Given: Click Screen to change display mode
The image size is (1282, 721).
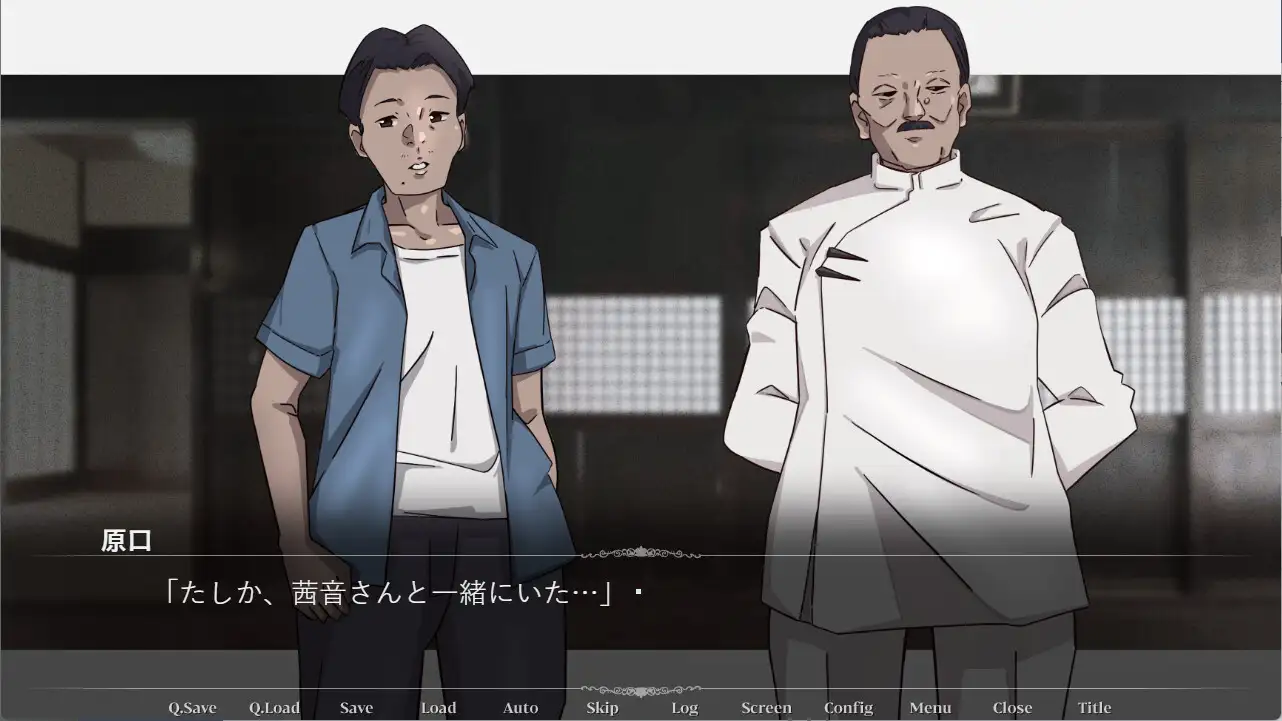Looking at the screenshot, I should [x=766, y=707].
